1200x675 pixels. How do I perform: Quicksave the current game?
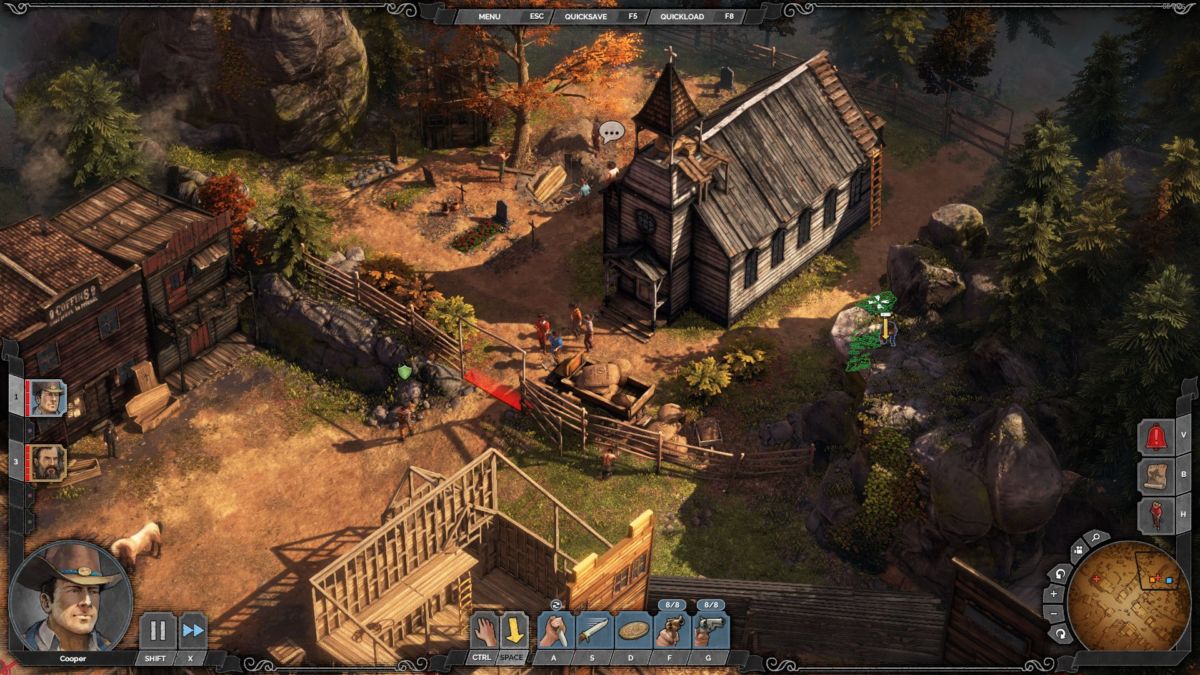point(586,16)
